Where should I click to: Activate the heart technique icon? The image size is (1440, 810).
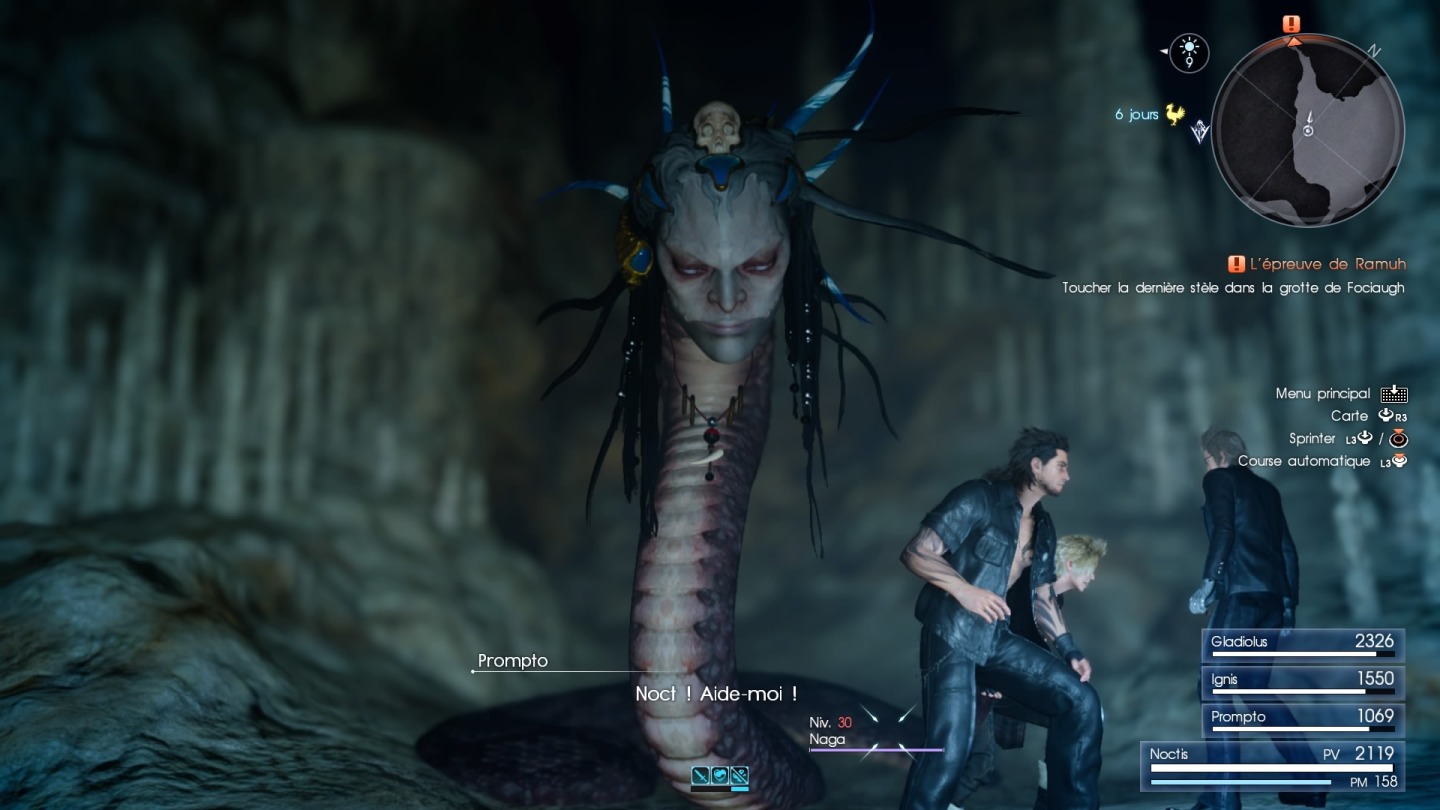(720, 774)
